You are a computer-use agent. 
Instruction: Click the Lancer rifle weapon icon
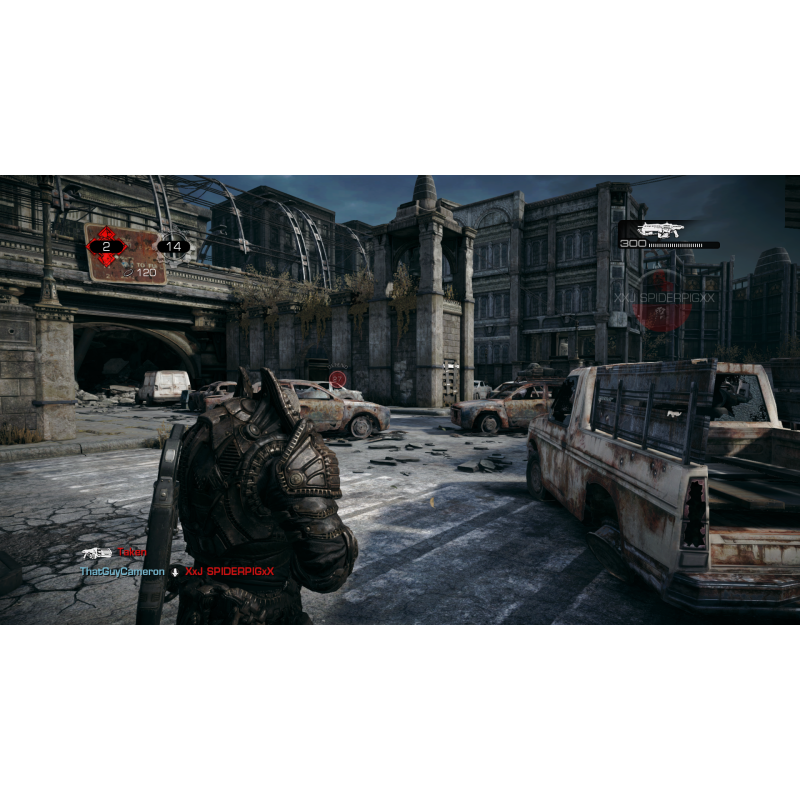[x=662, y=230]
